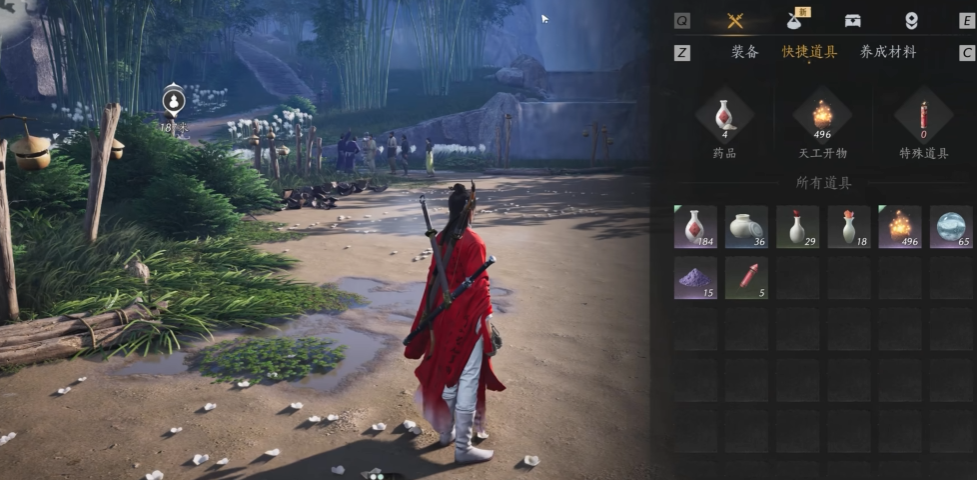Choose the blue glass orb stack of 65
This screenshot has width=977, height=480.
click(951, 227)
